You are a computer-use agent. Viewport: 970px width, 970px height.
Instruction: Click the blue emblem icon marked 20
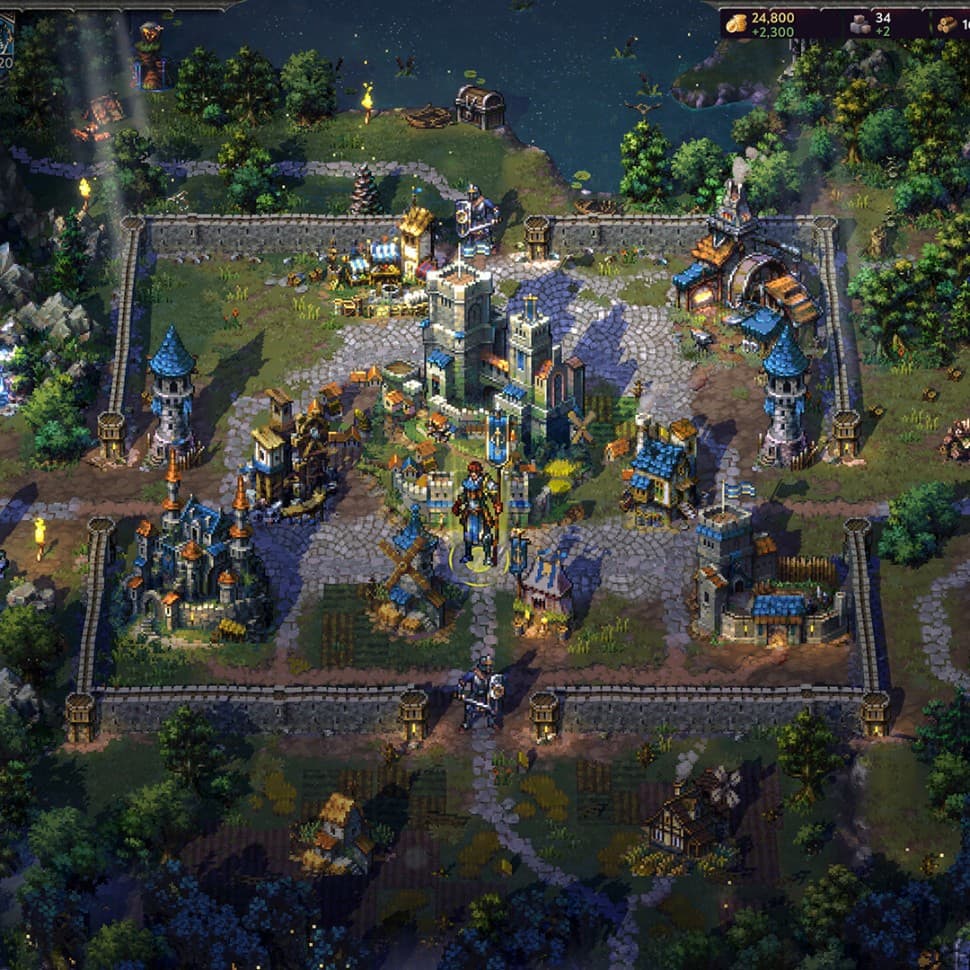click(x=6, y=37)
